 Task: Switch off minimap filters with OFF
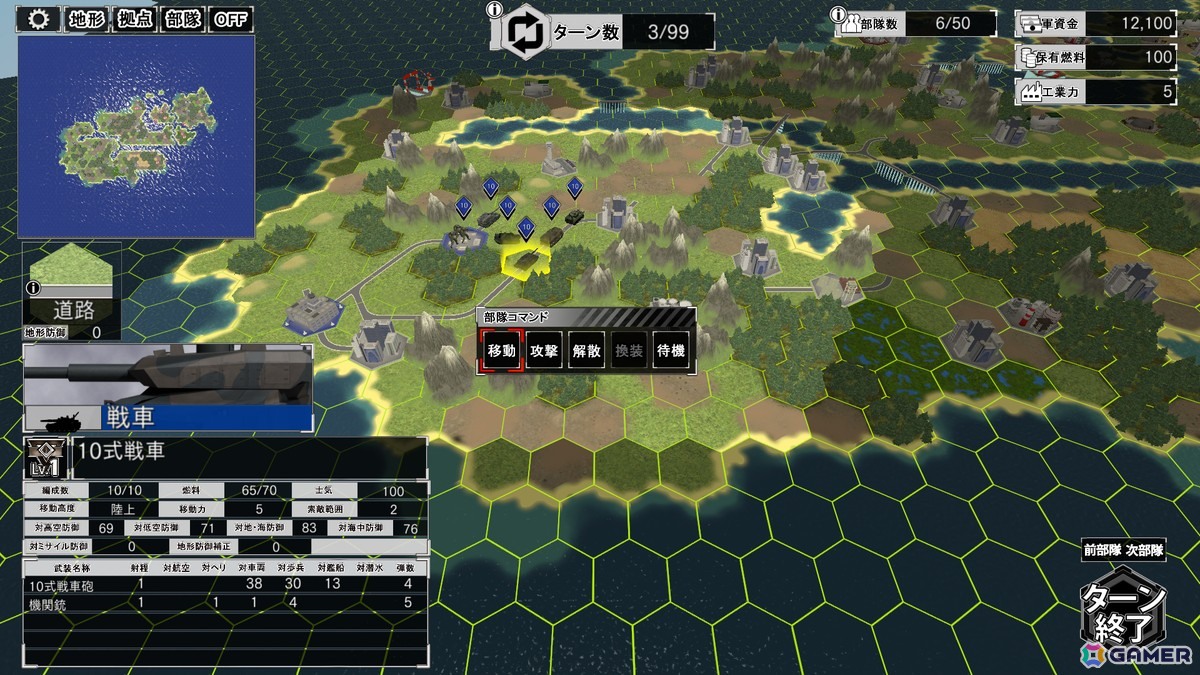tap(232, 19)
